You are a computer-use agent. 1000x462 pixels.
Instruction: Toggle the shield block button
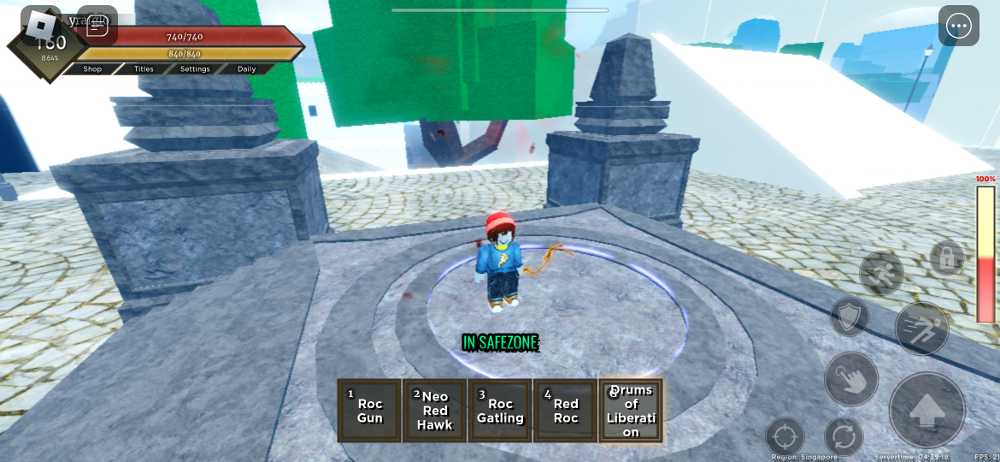pyautogui.click(x=850, y=317)
